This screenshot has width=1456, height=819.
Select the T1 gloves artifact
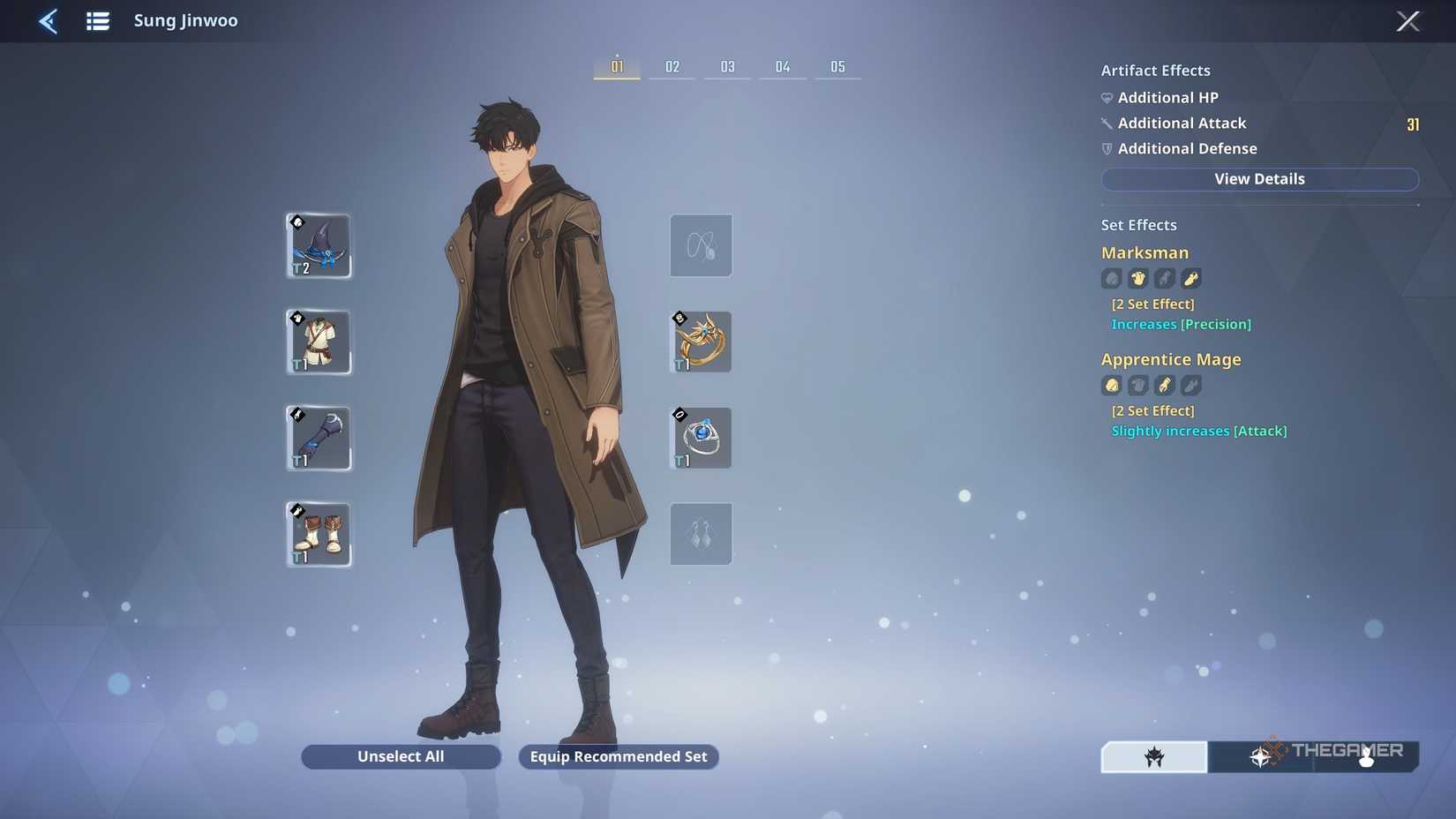[x=318, y=438]
